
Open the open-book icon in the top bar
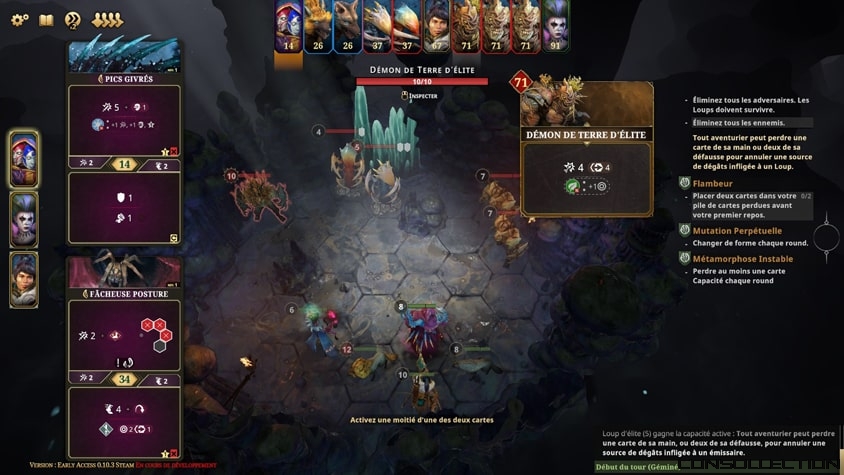pyautogui.click(x=46, y=20)
